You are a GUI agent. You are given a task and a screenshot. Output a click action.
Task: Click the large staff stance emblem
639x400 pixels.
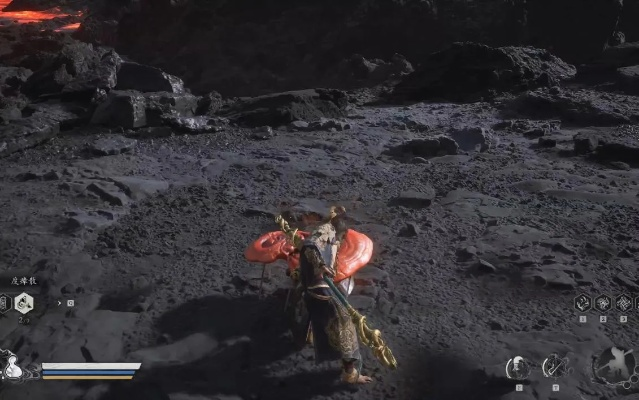pyautogui.click(x=611, y=365)
